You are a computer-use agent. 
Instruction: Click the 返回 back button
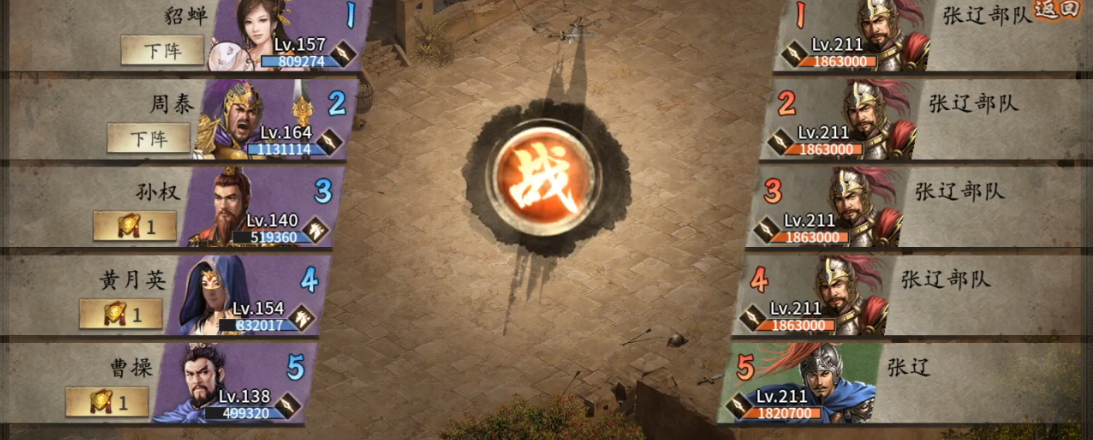pyautogui.click(x=1057, y=10)
